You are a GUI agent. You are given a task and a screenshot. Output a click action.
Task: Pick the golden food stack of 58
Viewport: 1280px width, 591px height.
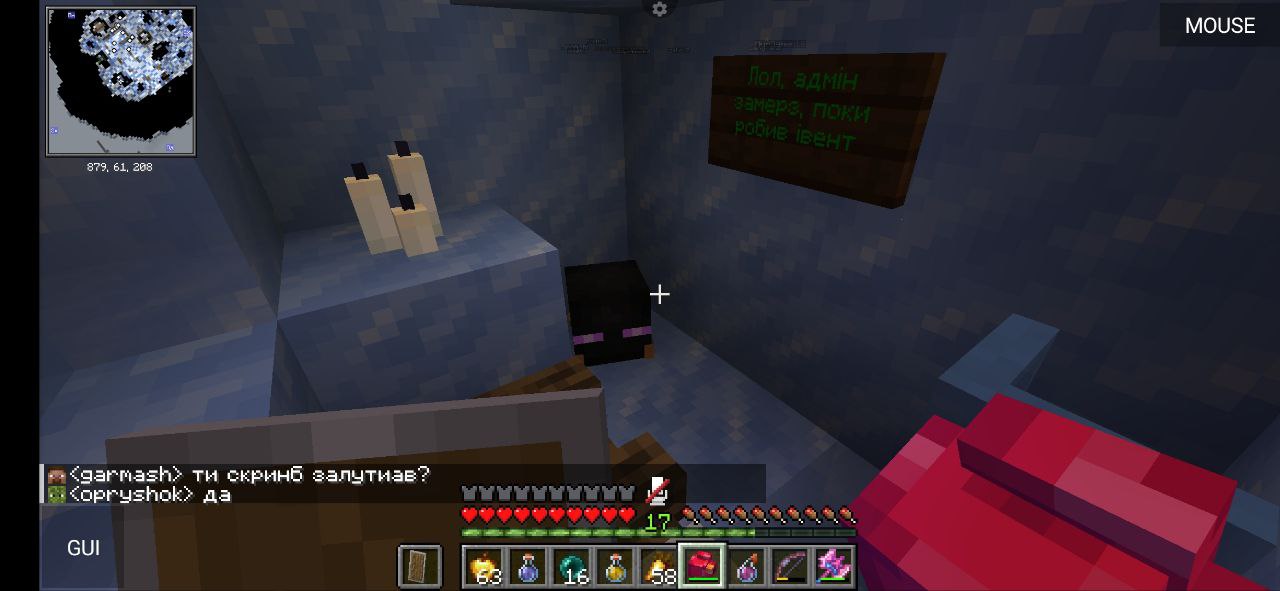point(659,567)
